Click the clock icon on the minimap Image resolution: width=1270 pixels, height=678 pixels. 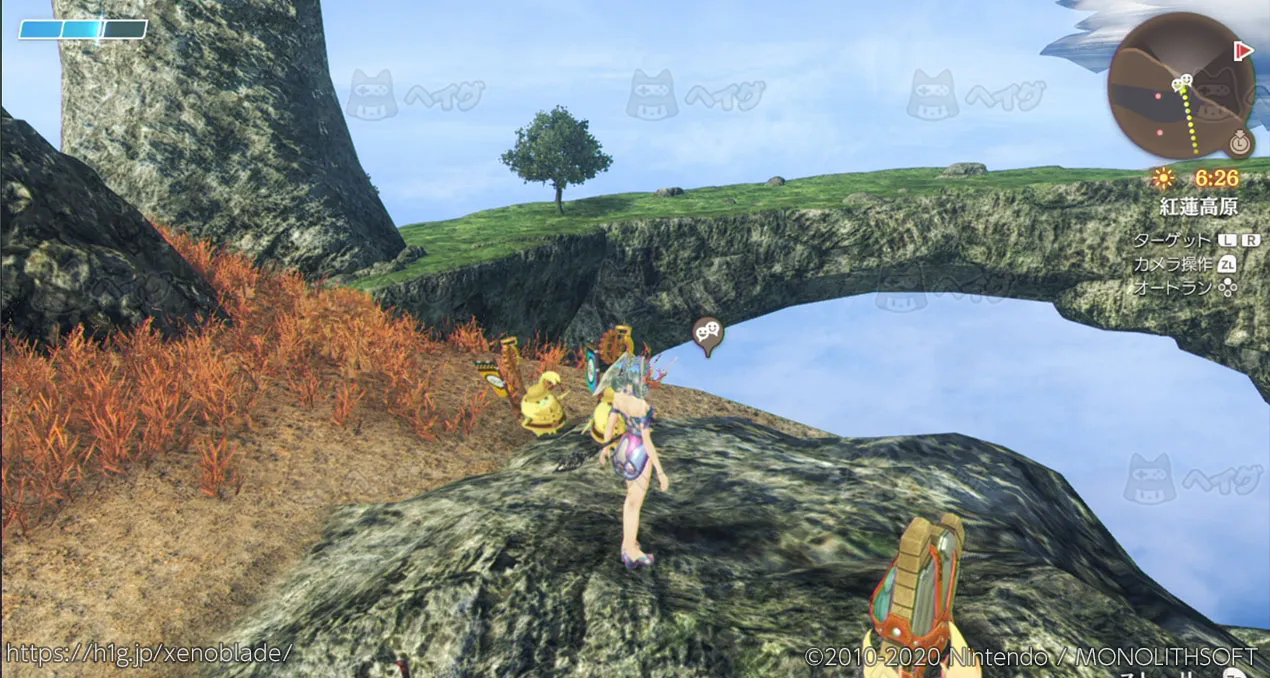(1240, 143)
